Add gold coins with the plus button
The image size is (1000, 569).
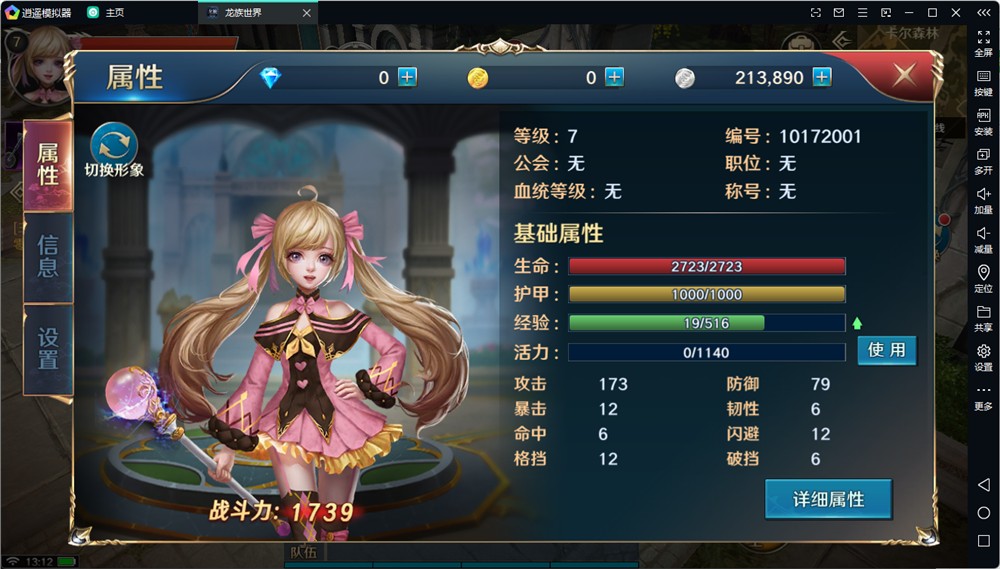coord(614,77)
